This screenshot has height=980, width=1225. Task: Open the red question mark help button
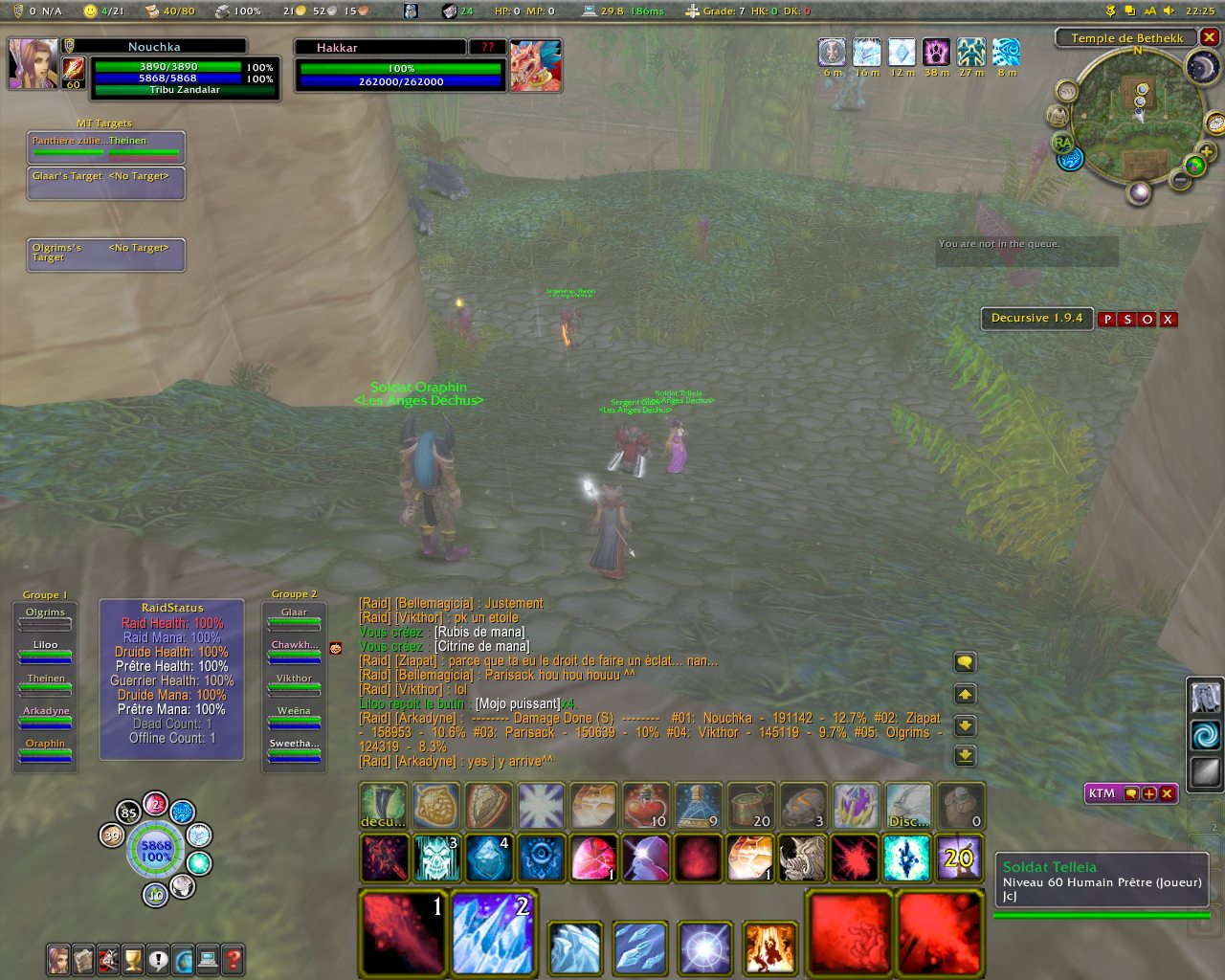click(x=232, y=958)
